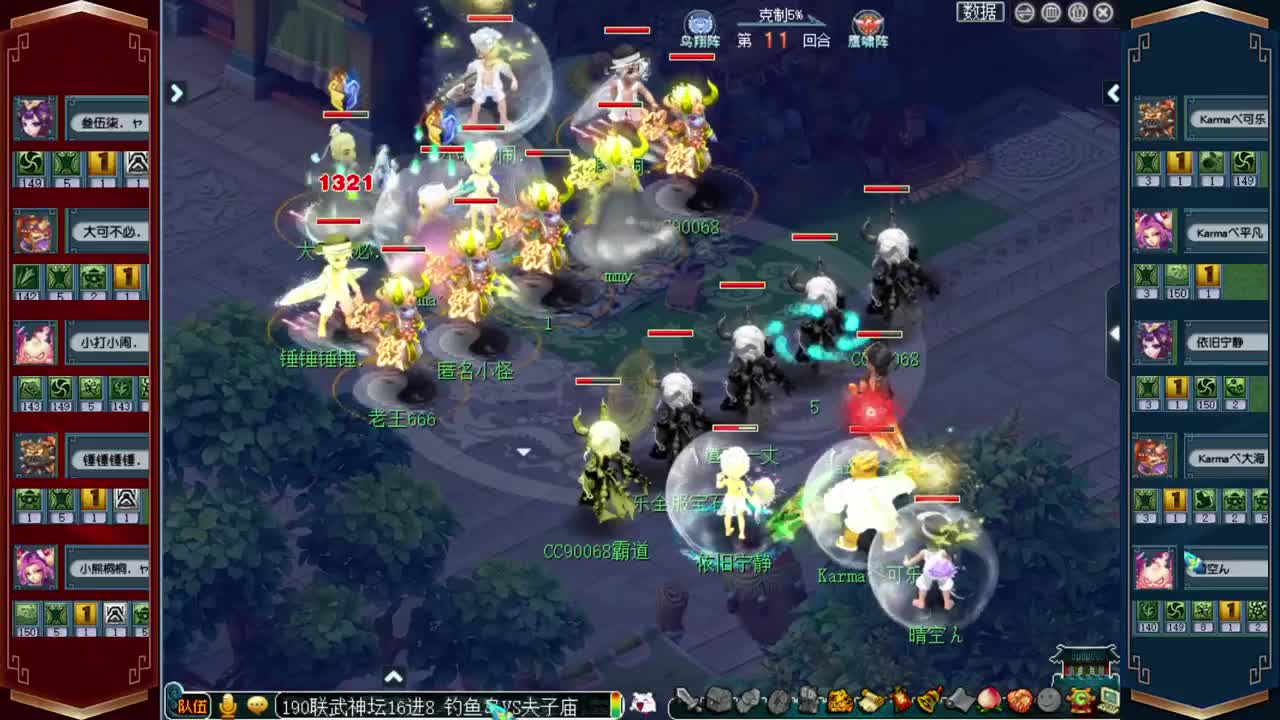Click the 数据 button at the top right

(979, 13)
